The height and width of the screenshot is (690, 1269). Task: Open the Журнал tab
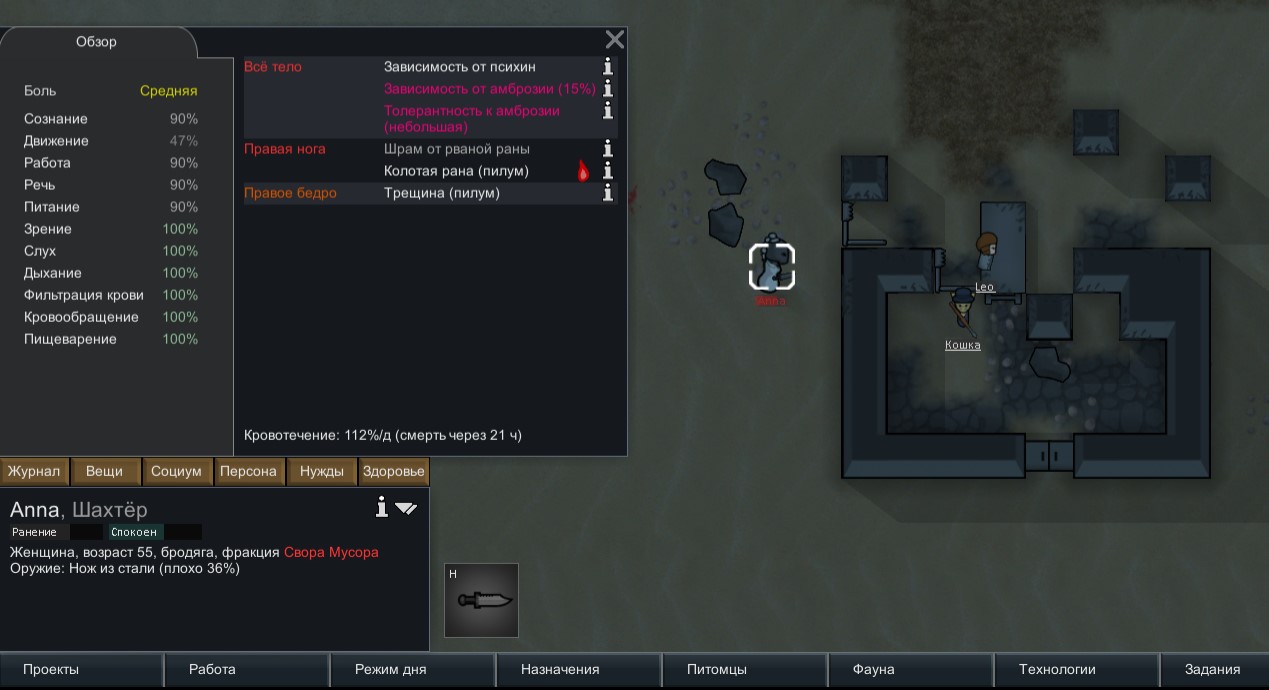click(x=35, y=471)
